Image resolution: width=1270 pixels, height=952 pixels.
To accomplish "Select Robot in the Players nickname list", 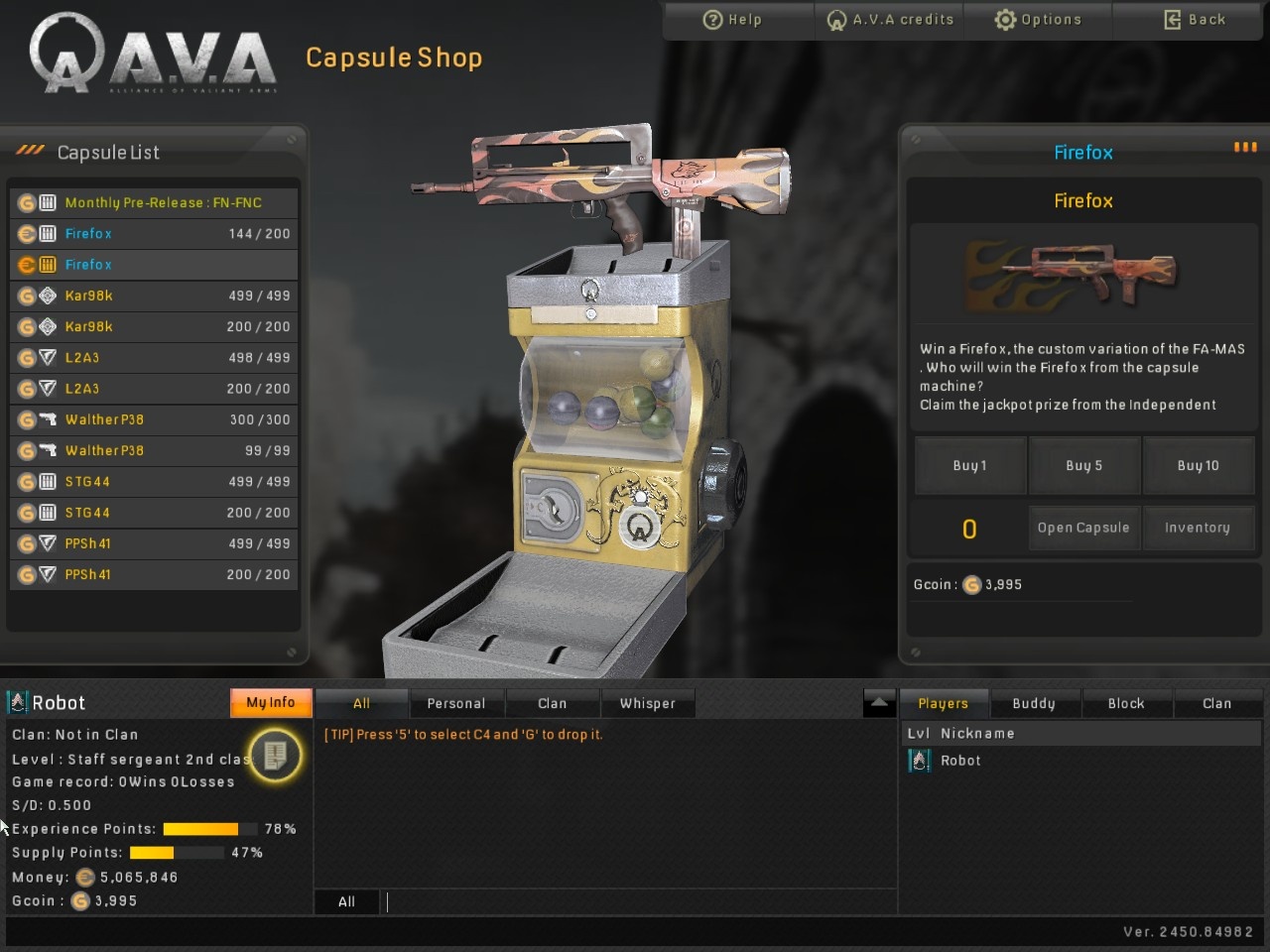I will 960,760.
